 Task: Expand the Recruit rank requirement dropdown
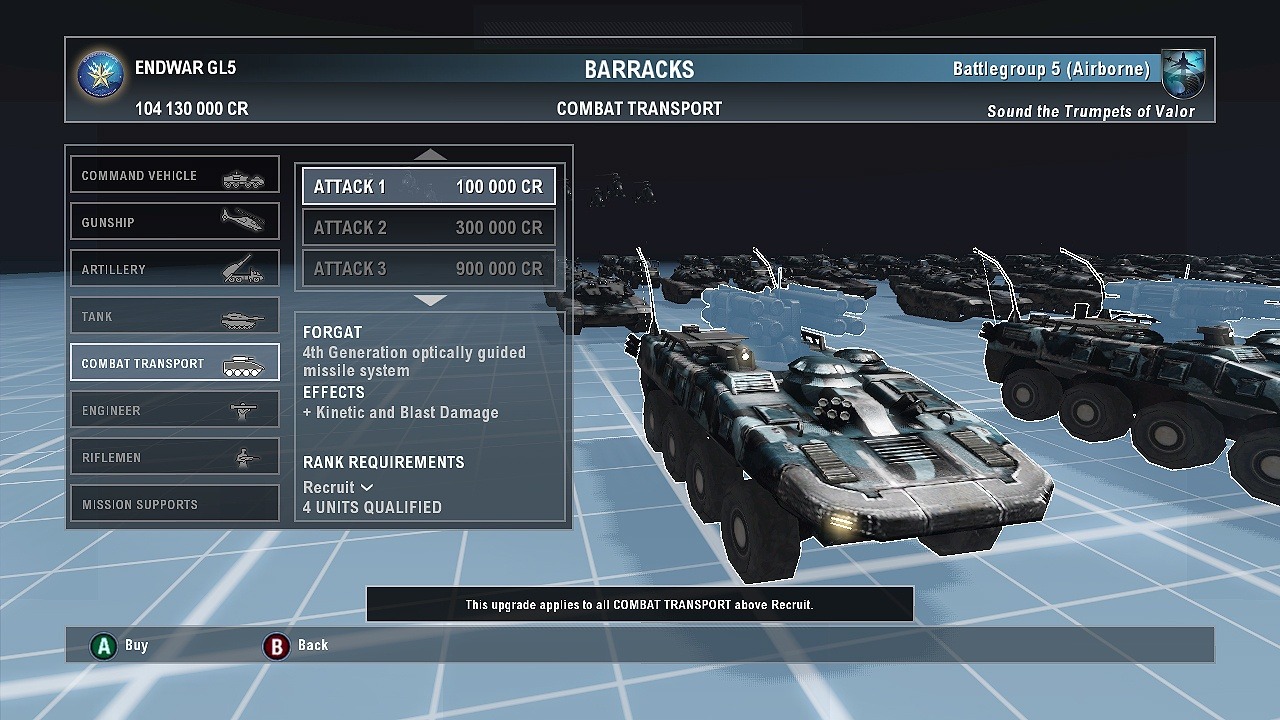click(338, 487)
